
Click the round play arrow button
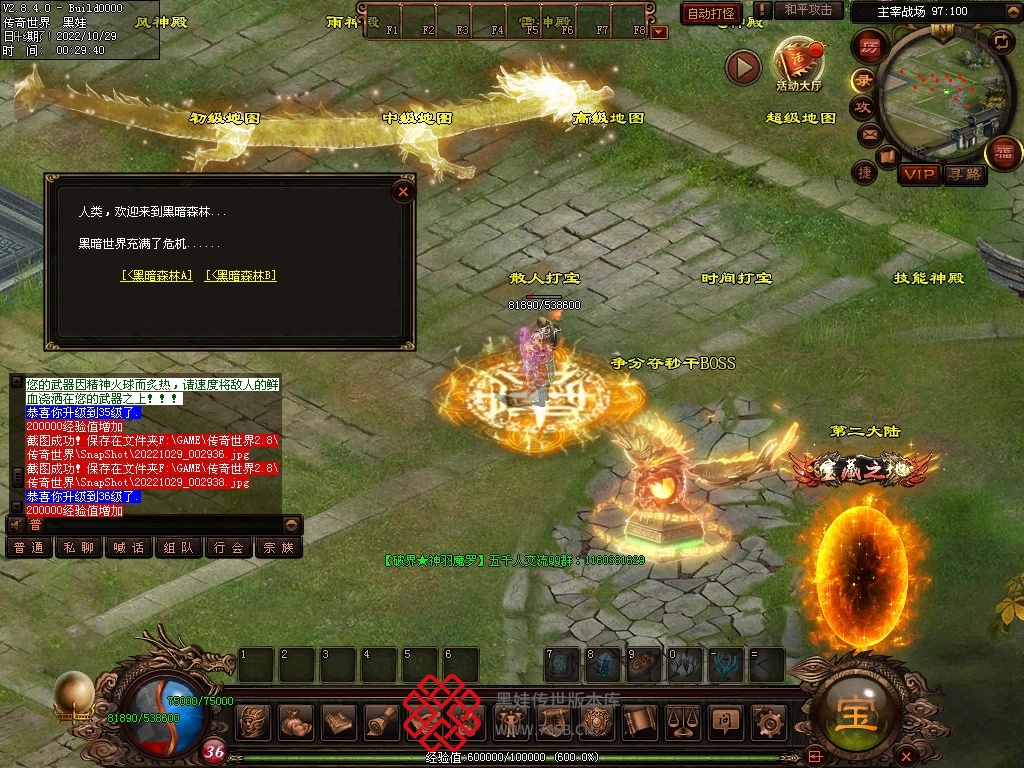click(x=743, y=67)
